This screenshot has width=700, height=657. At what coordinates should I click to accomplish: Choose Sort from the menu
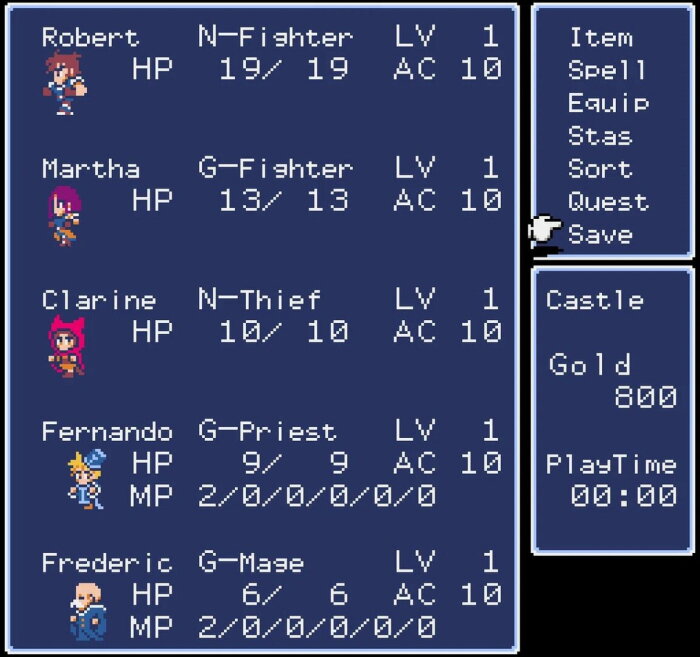click(600, 169)
